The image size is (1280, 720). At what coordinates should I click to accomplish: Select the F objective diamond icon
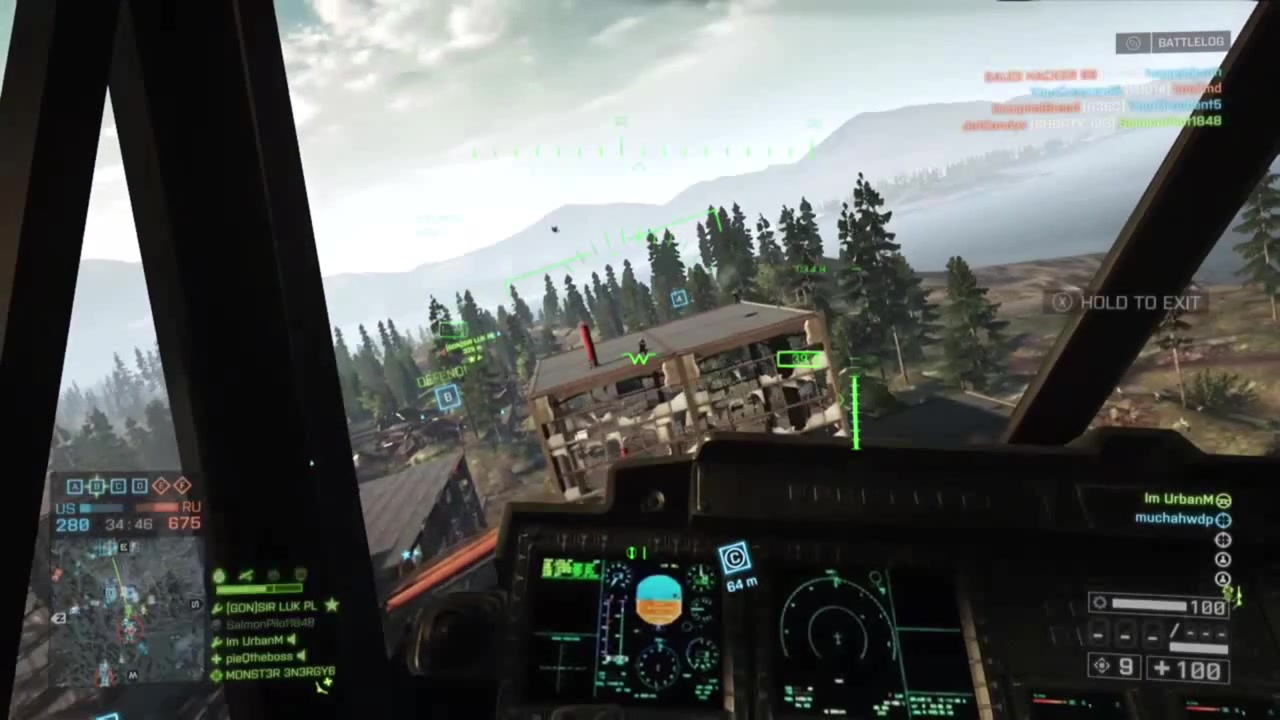(182, 486)
